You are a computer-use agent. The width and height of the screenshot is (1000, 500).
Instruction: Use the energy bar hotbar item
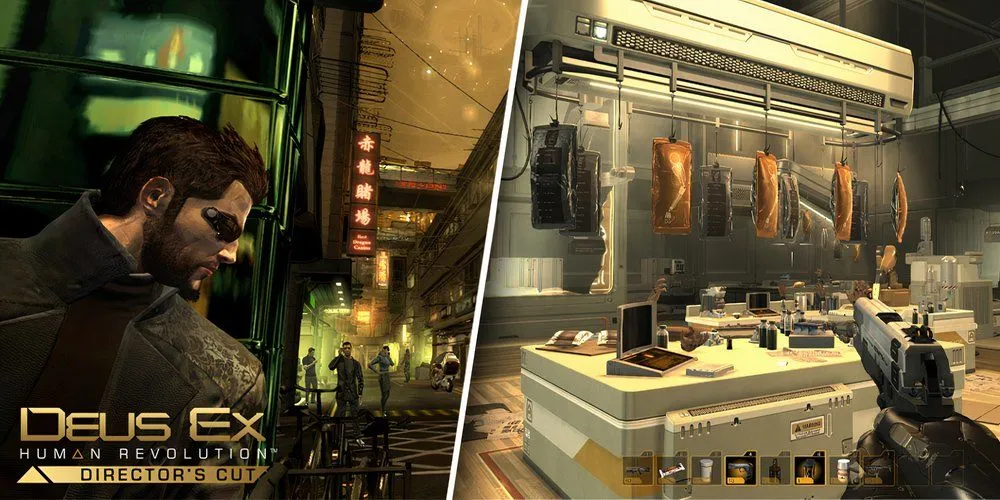[672, 470]
